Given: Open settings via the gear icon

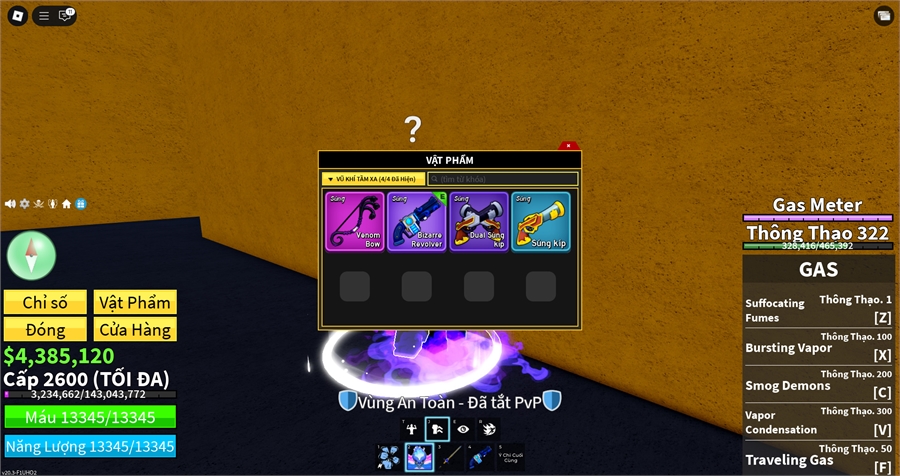Looking at the screenshot, I should click(x=24, y=204).
